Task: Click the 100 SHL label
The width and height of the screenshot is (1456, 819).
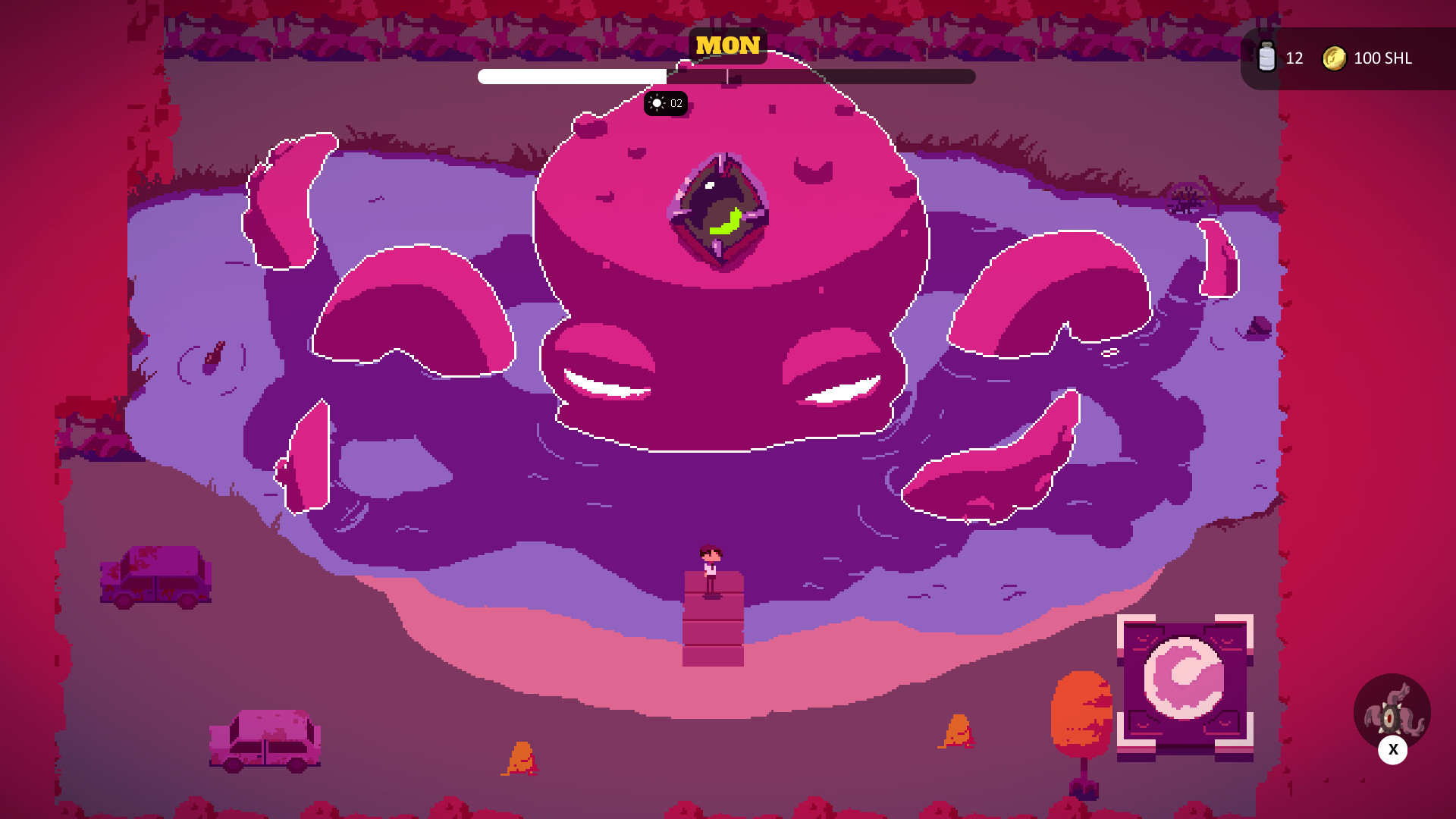Action: click(1382, 58)
